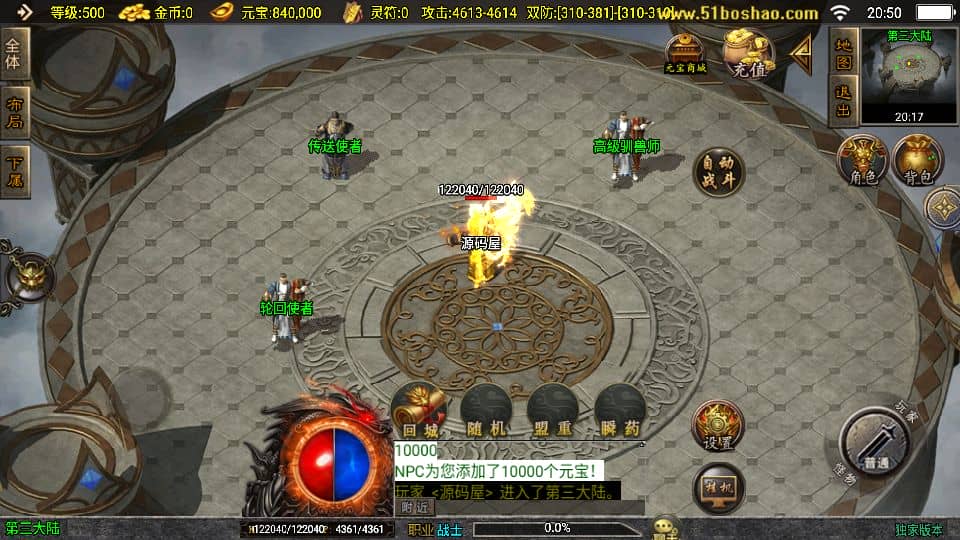Select the 全体 tab
Screen dimensions: 960x540
click(x=15, y=53)
